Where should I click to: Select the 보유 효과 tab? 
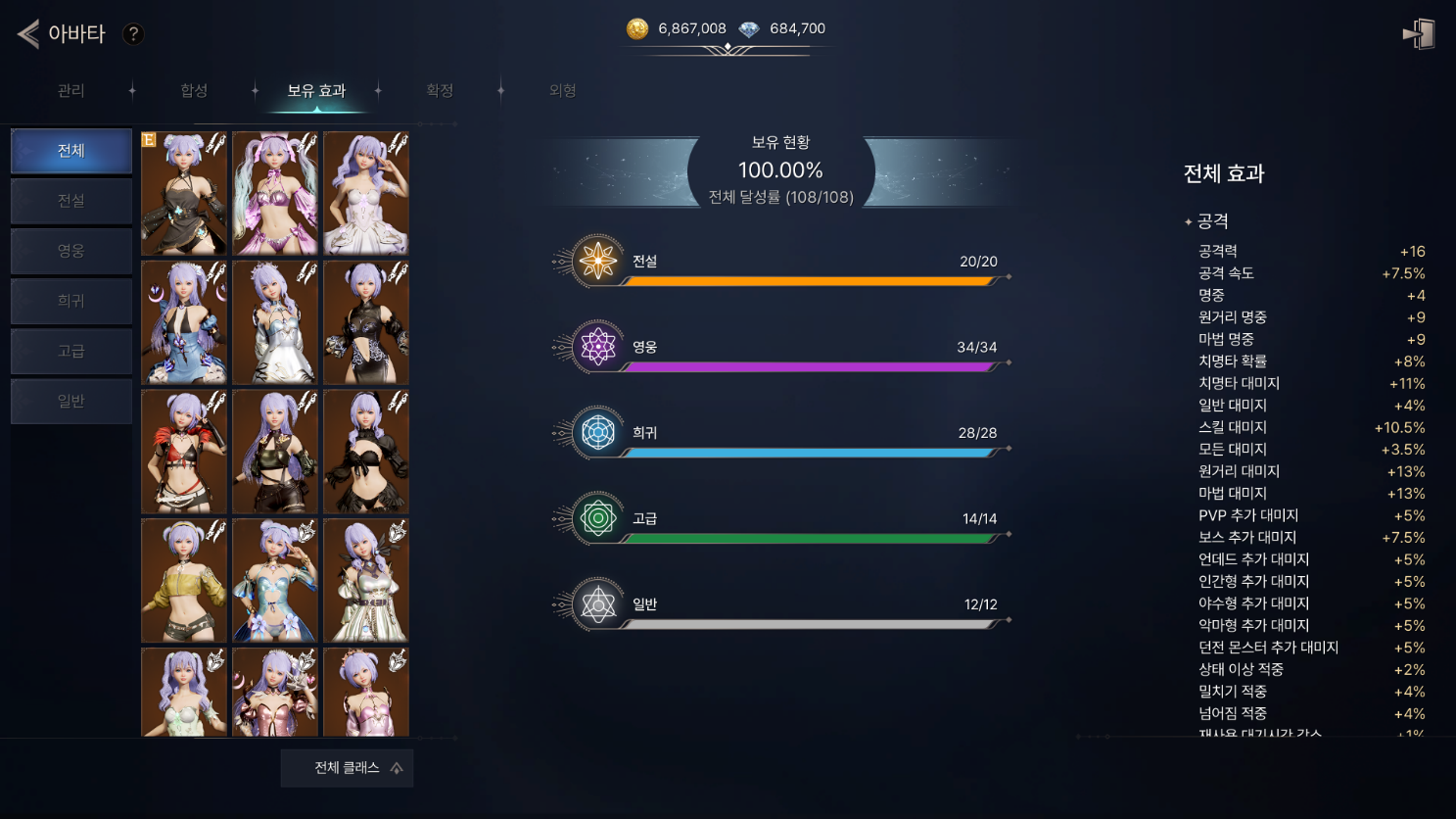[316, 91]
